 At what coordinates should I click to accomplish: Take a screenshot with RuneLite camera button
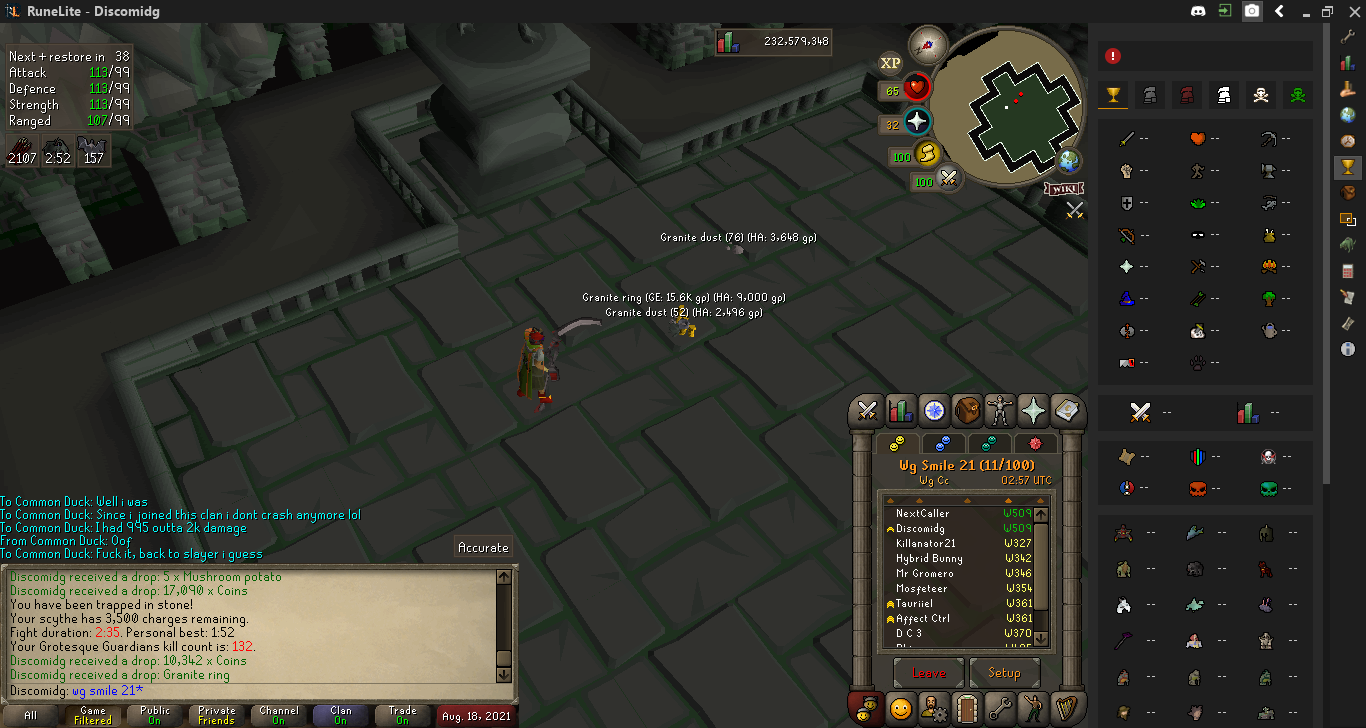coord(1252,12)
